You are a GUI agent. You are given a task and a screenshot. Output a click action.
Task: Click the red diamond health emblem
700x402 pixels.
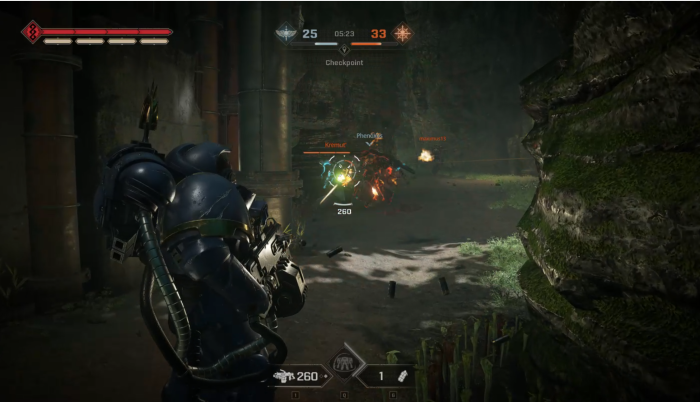[31, 32]
